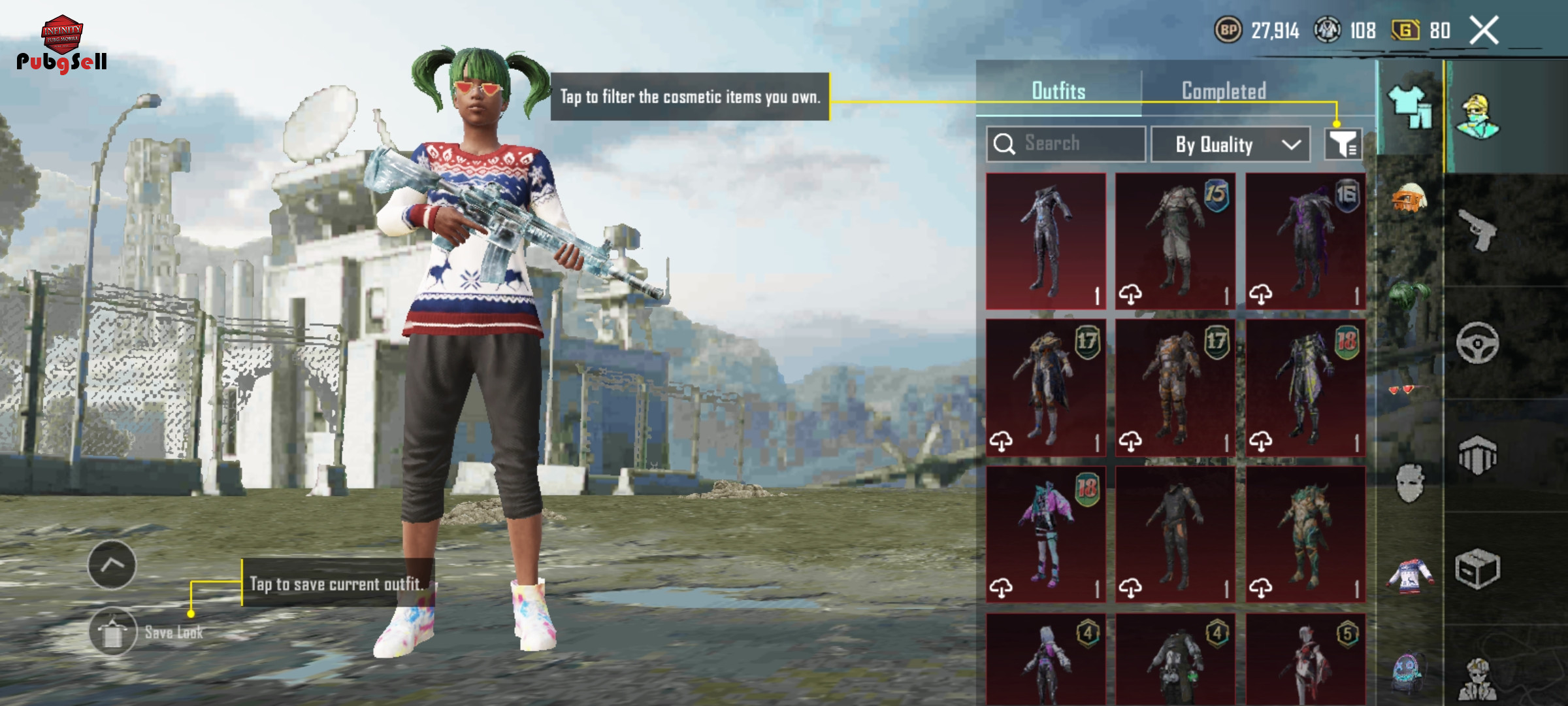
Task: Choose the purple outfit with level 16 badge
Action: pyautogui.click(x=1305, y=241)
